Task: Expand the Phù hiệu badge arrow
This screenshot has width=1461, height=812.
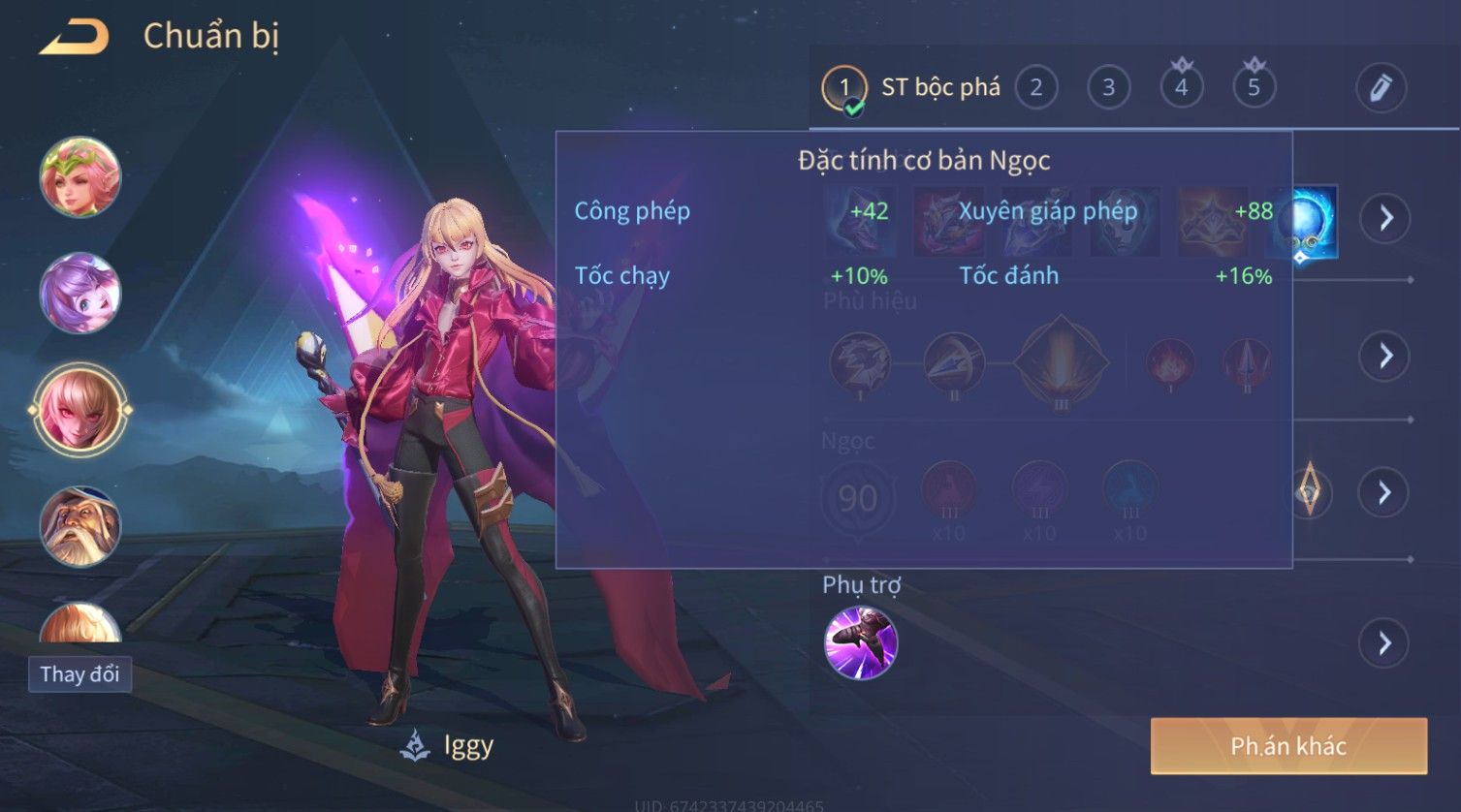Action: coord(1384,356)
